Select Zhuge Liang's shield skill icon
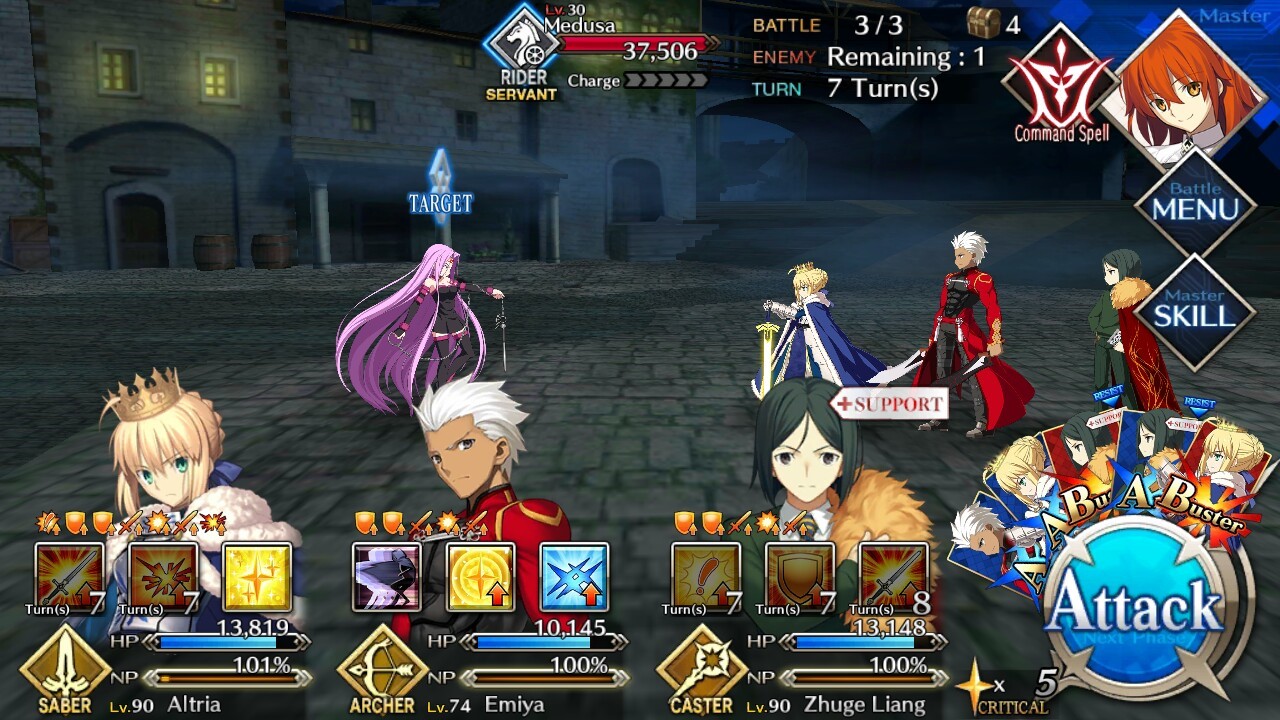1280x720 pixels. pos(799,577)
